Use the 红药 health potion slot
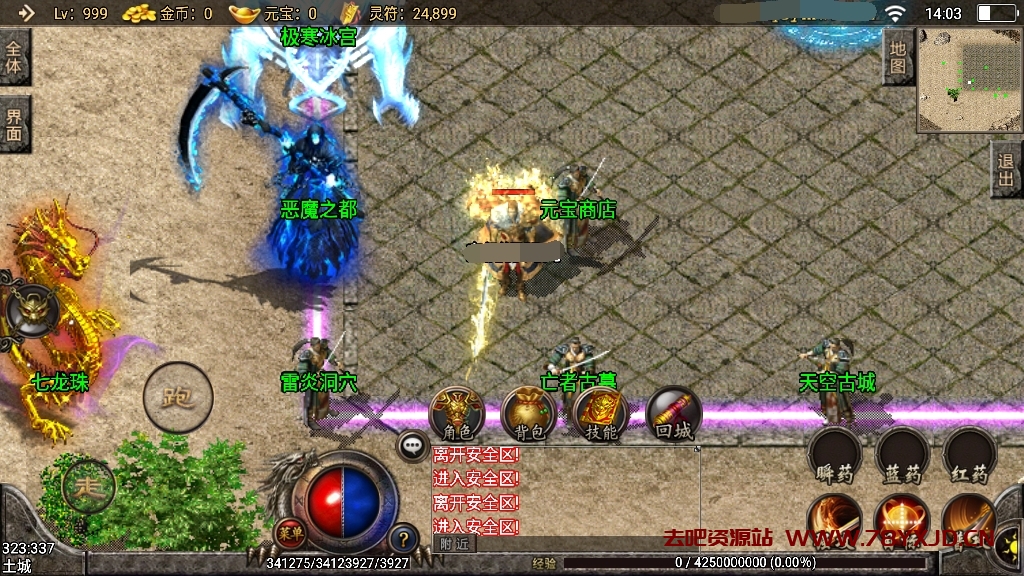This screenshot has width=1024, height=576. [969, 455]
